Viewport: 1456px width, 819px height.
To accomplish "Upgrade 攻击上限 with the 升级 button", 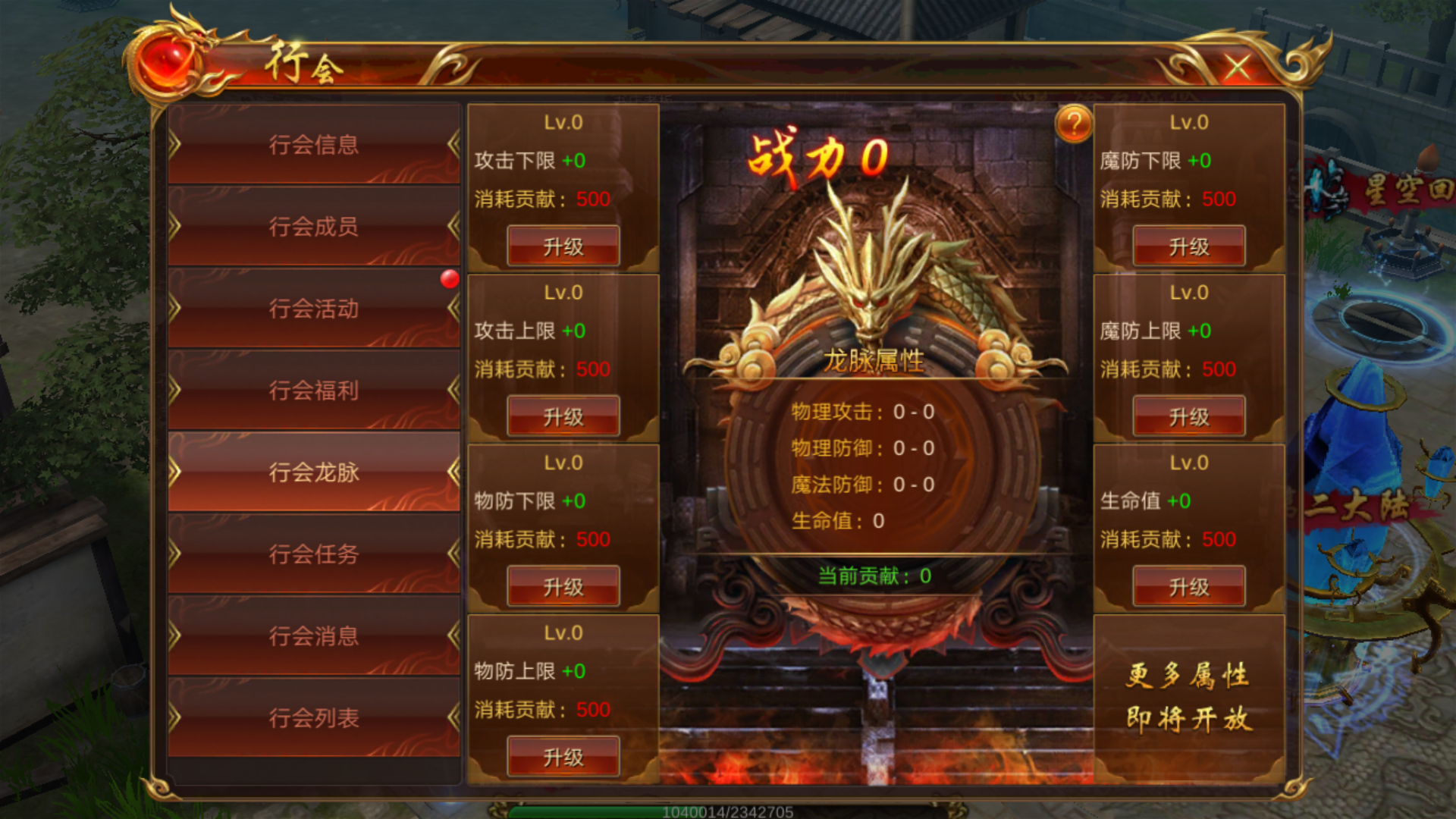I will [x=563, y=416].
